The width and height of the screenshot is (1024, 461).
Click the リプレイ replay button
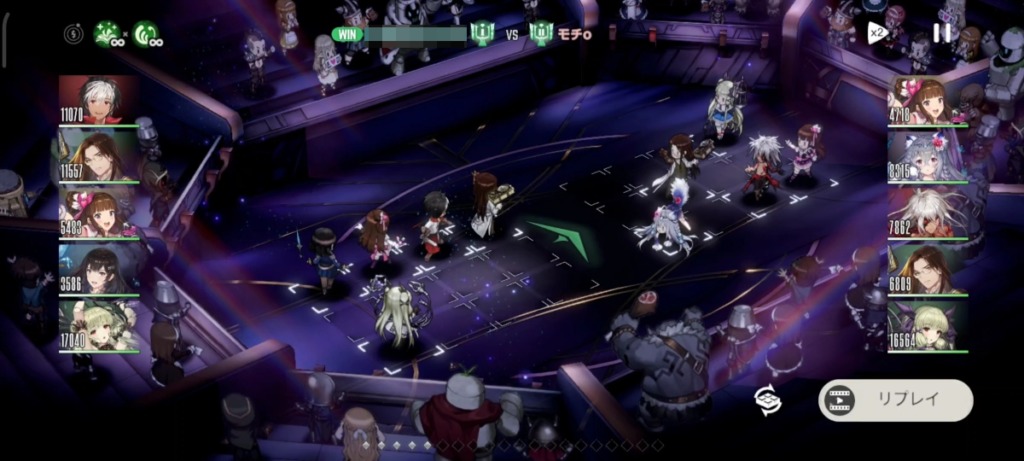[x=895, y=399]
